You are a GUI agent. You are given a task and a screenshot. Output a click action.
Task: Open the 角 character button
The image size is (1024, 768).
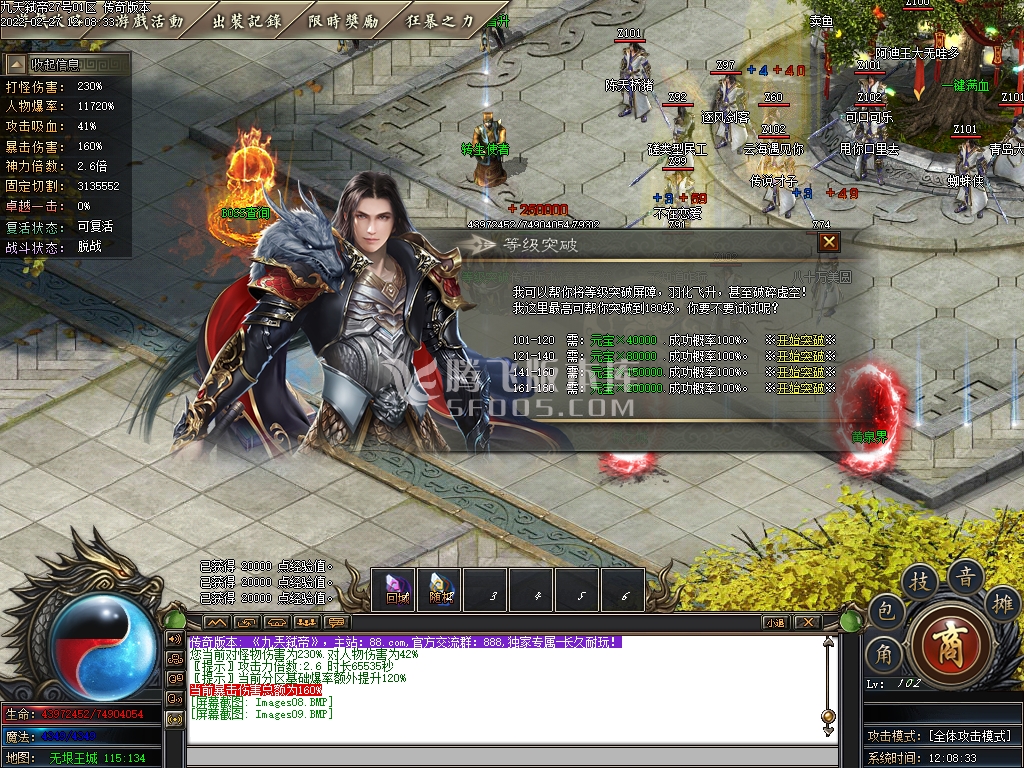coord(885,652)
